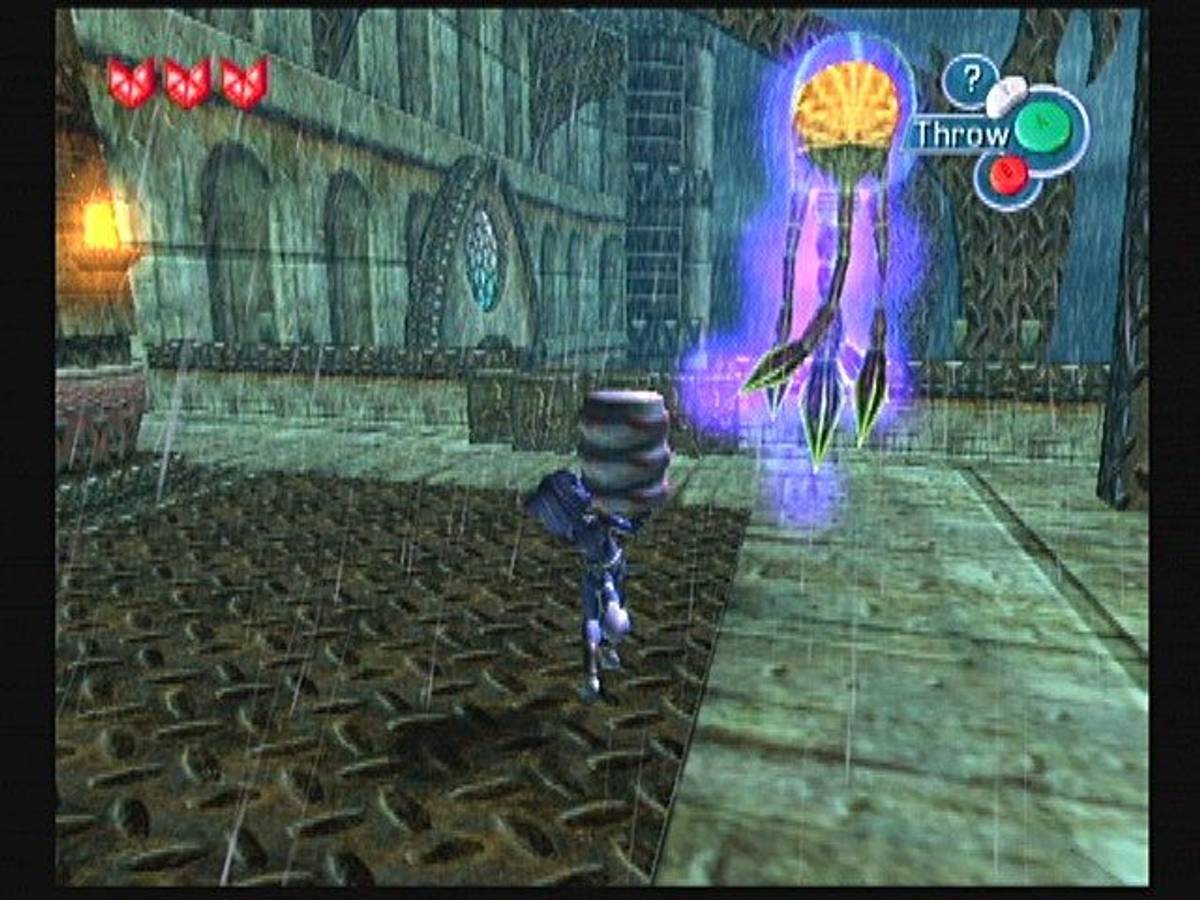Activate the Throw action label
1200x900 pixels.
(x=961, y=134)
